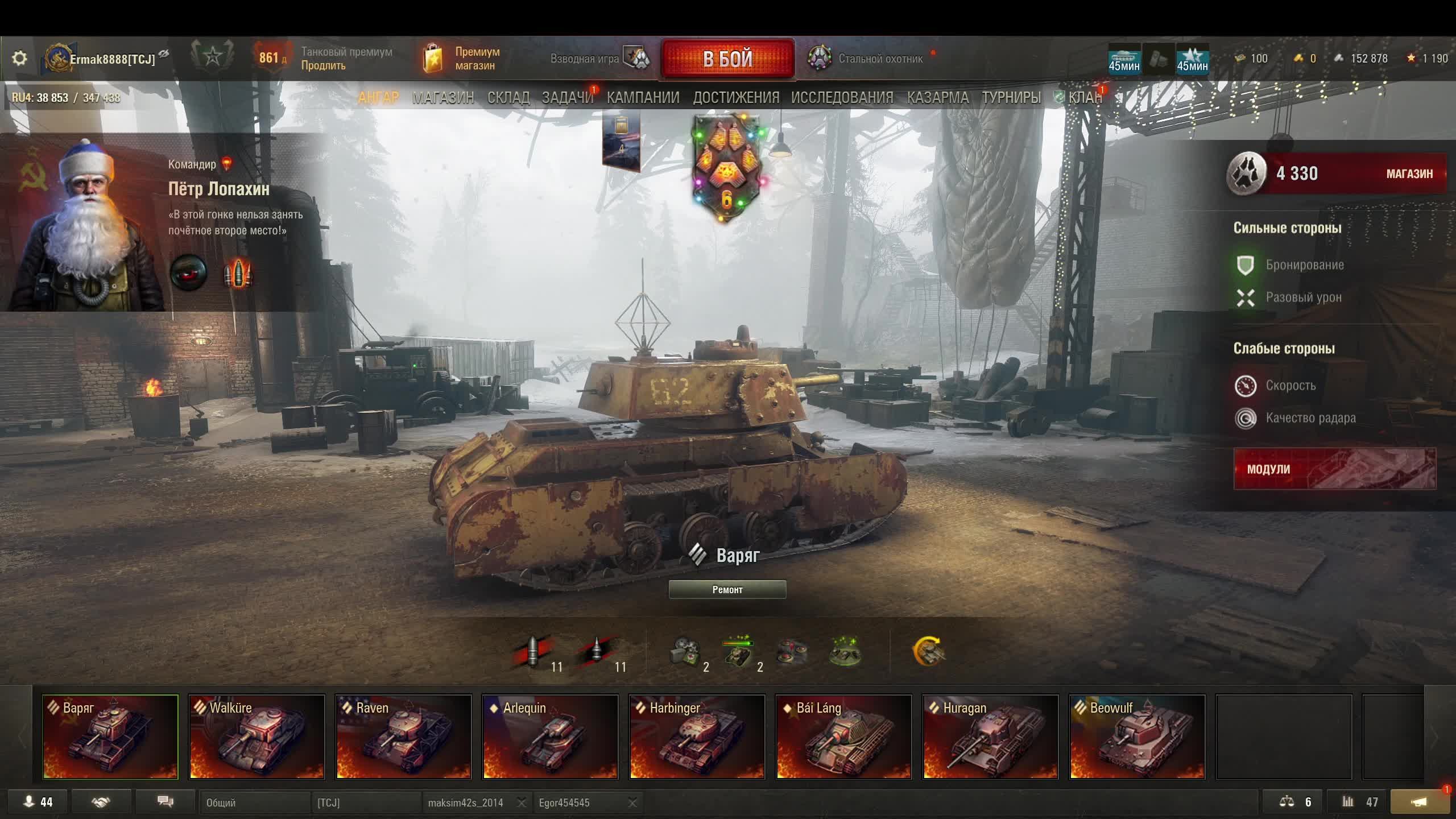
Task: Select the Стальной охотник game mode
Action: tap(866, 59)
